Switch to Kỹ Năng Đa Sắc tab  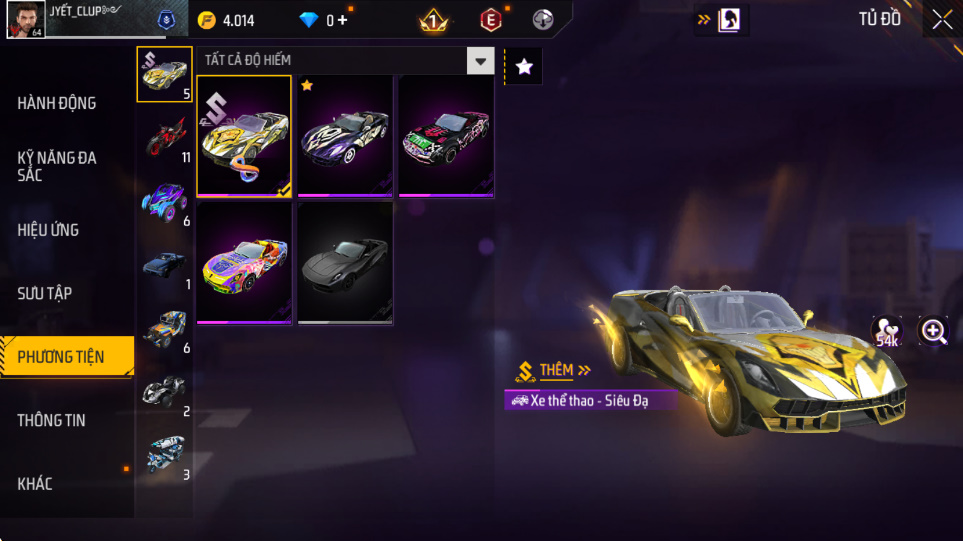coord(57,166)
